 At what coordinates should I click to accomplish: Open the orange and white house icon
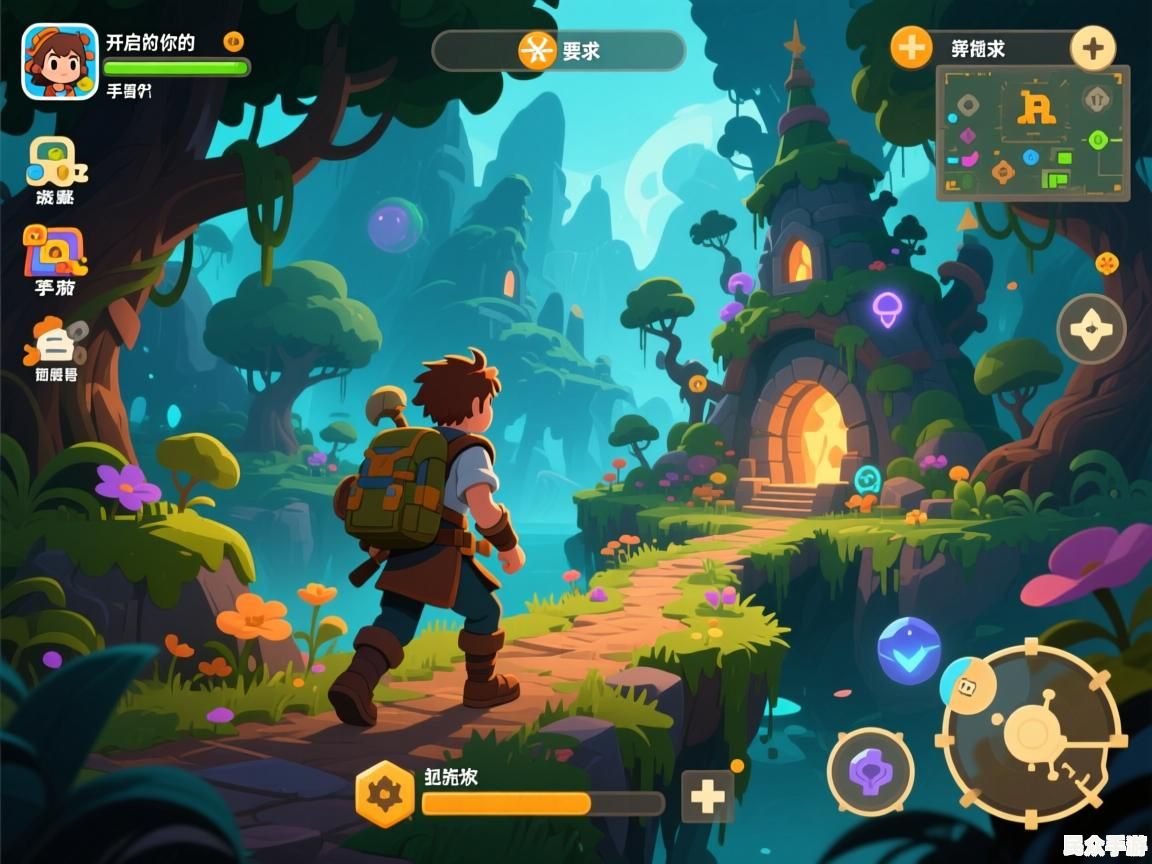(55, 342)
